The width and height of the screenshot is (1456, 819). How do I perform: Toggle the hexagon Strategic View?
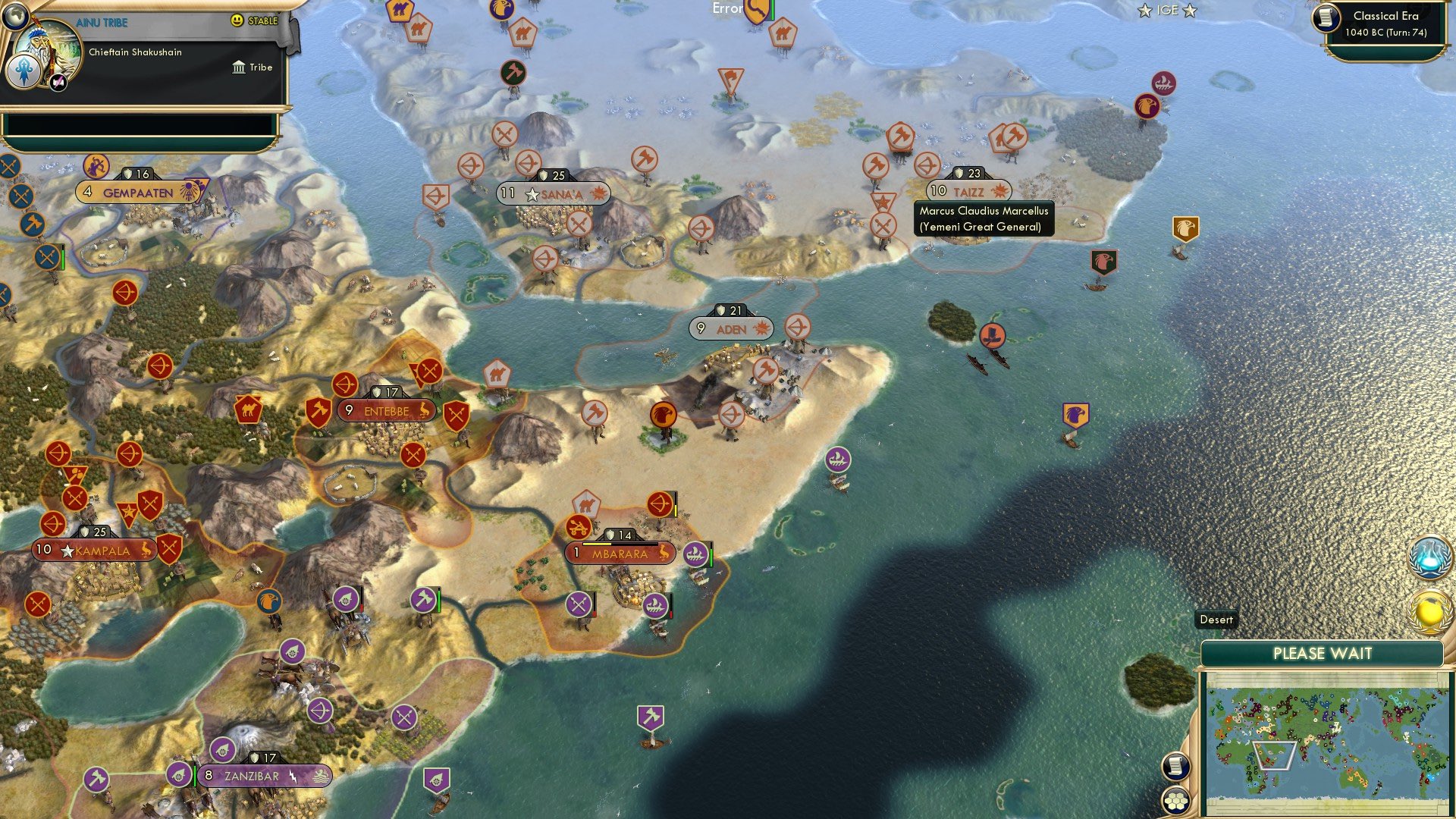pos(1176,800)
